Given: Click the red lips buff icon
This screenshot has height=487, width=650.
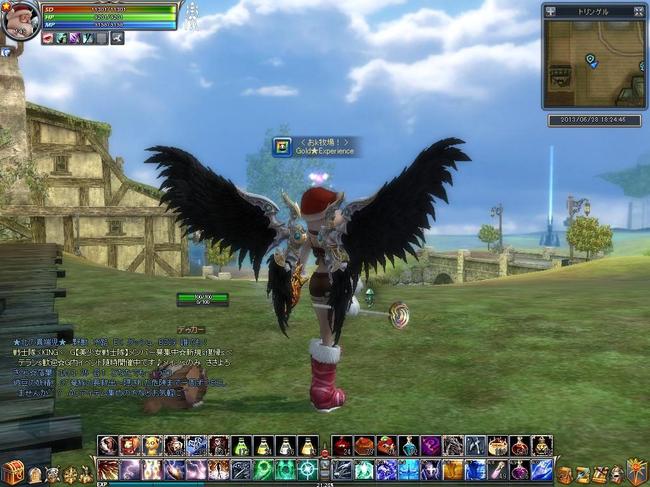Looking at the screenshot, I should (x=48, y=38).
